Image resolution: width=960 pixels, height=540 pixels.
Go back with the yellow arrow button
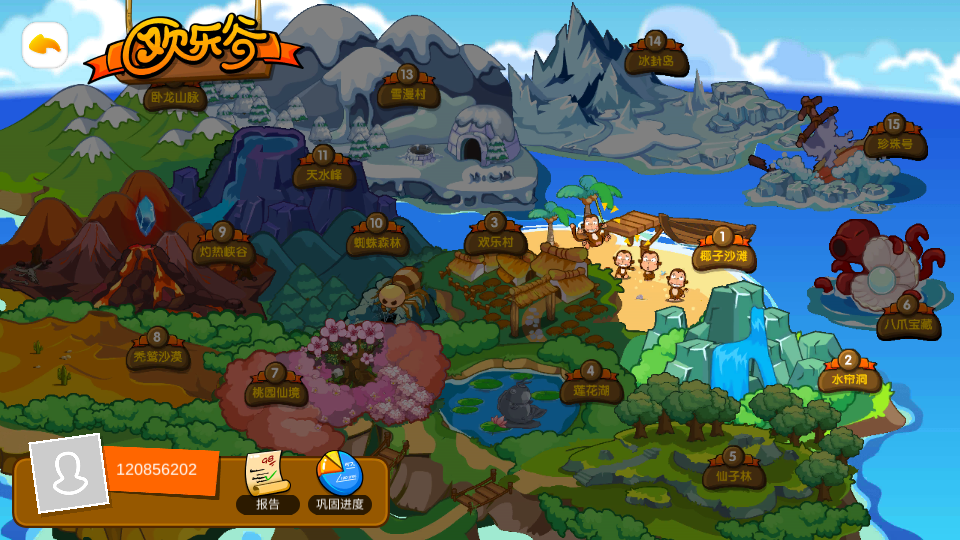click(45, 45)
